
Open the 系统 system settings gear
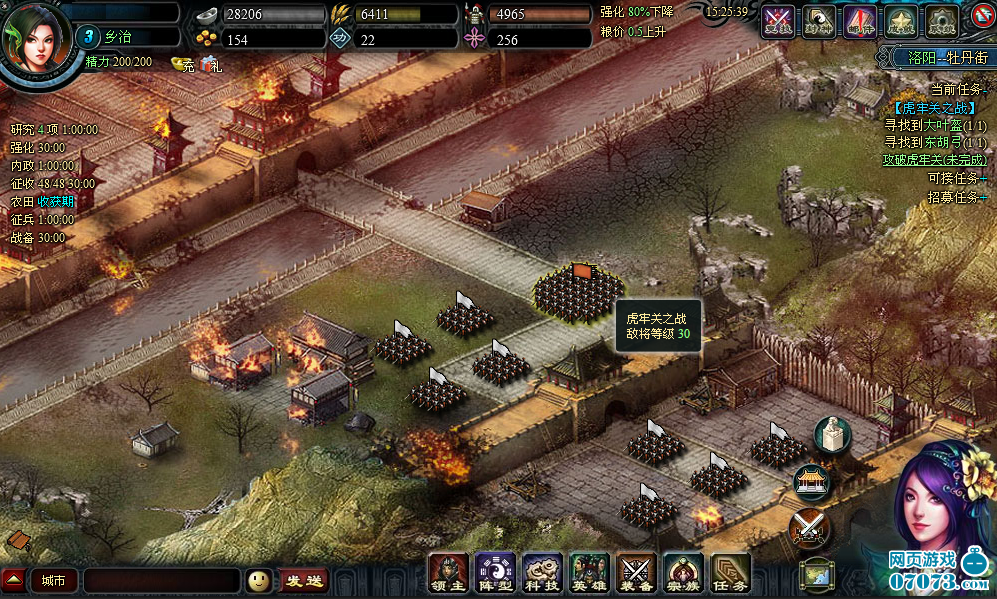[x=940, y=20]
